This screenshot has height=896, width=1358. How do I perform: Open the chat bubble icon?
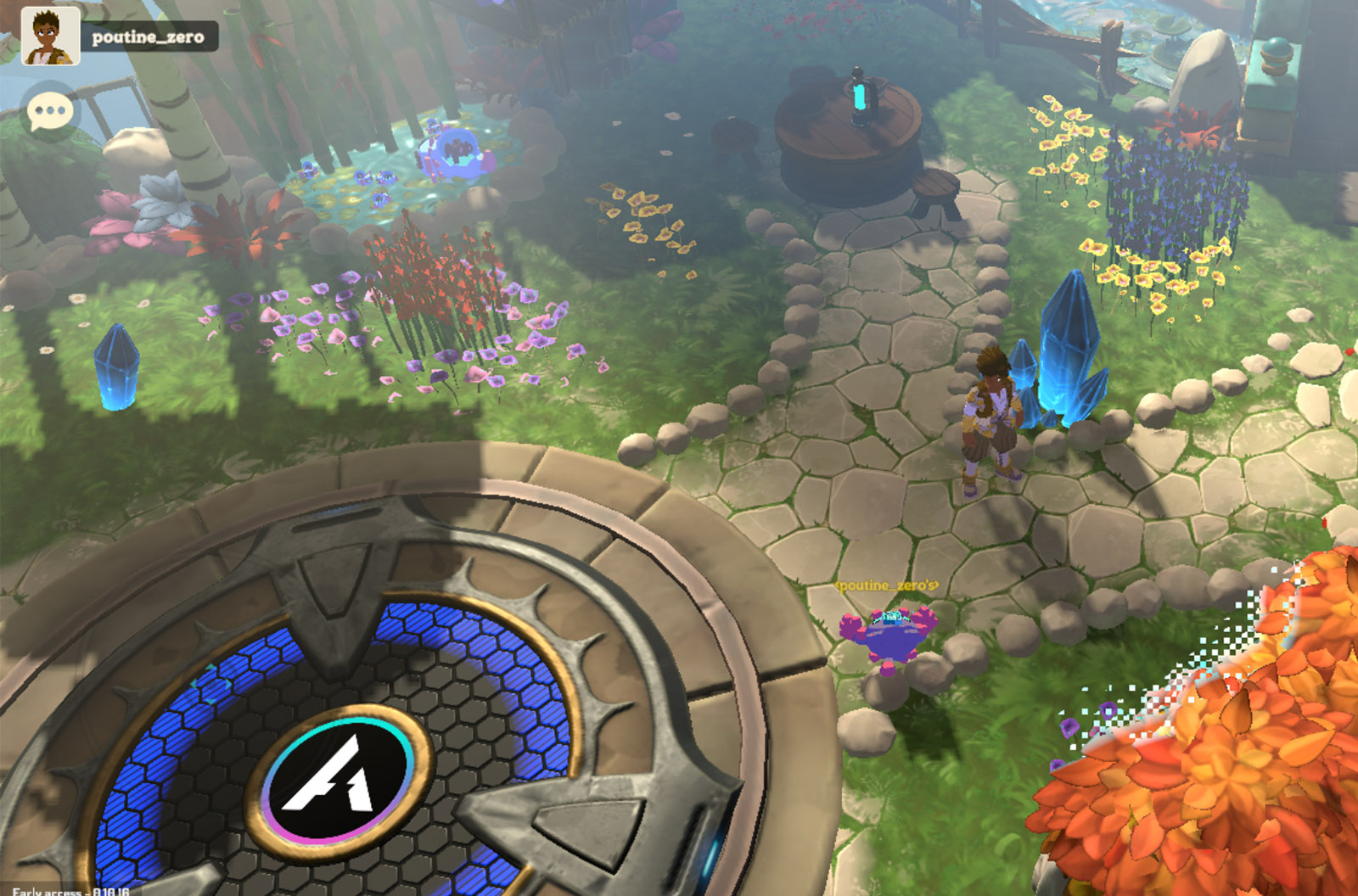pos(51,111)
